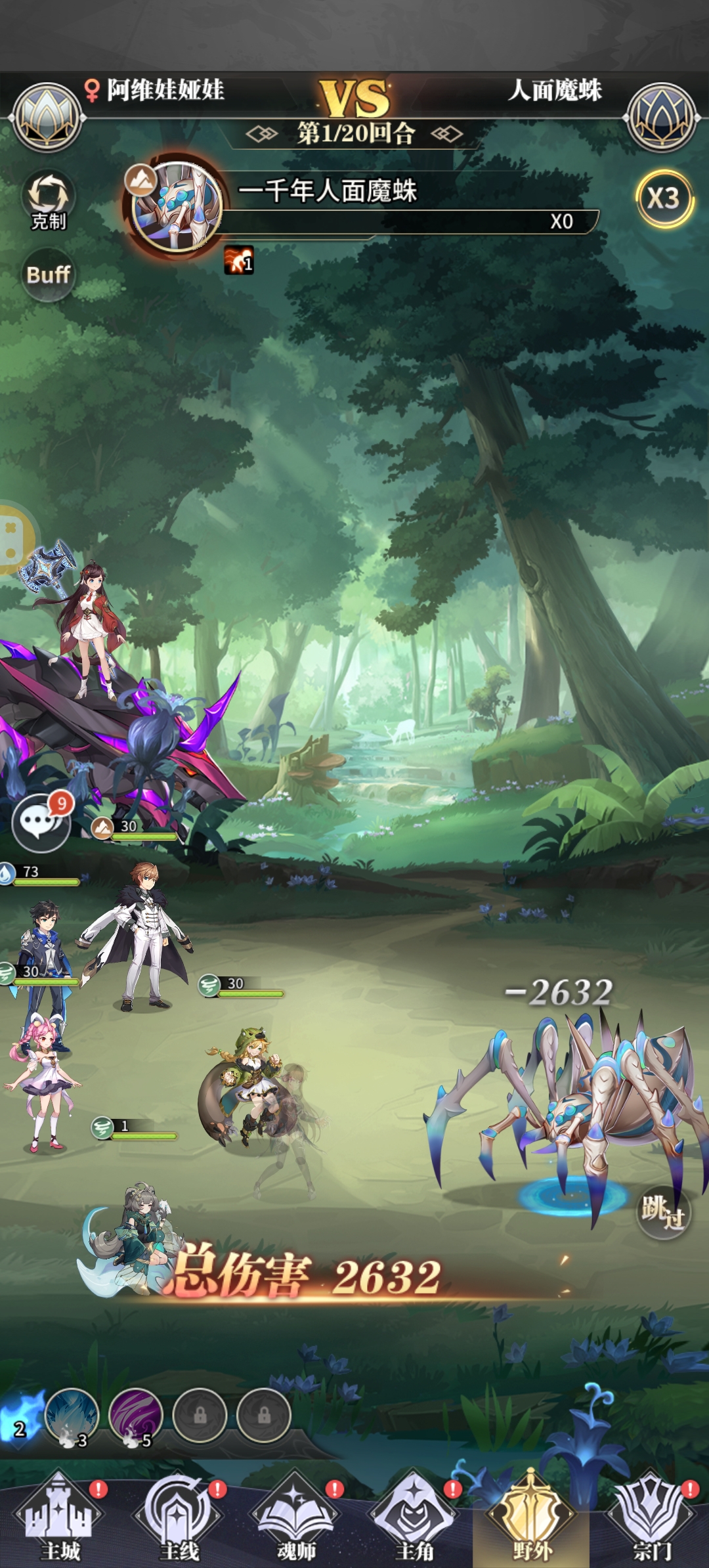Click the right enemy emblem badge
Screen dimensions: 709x1568
click(x=662, y=118)
